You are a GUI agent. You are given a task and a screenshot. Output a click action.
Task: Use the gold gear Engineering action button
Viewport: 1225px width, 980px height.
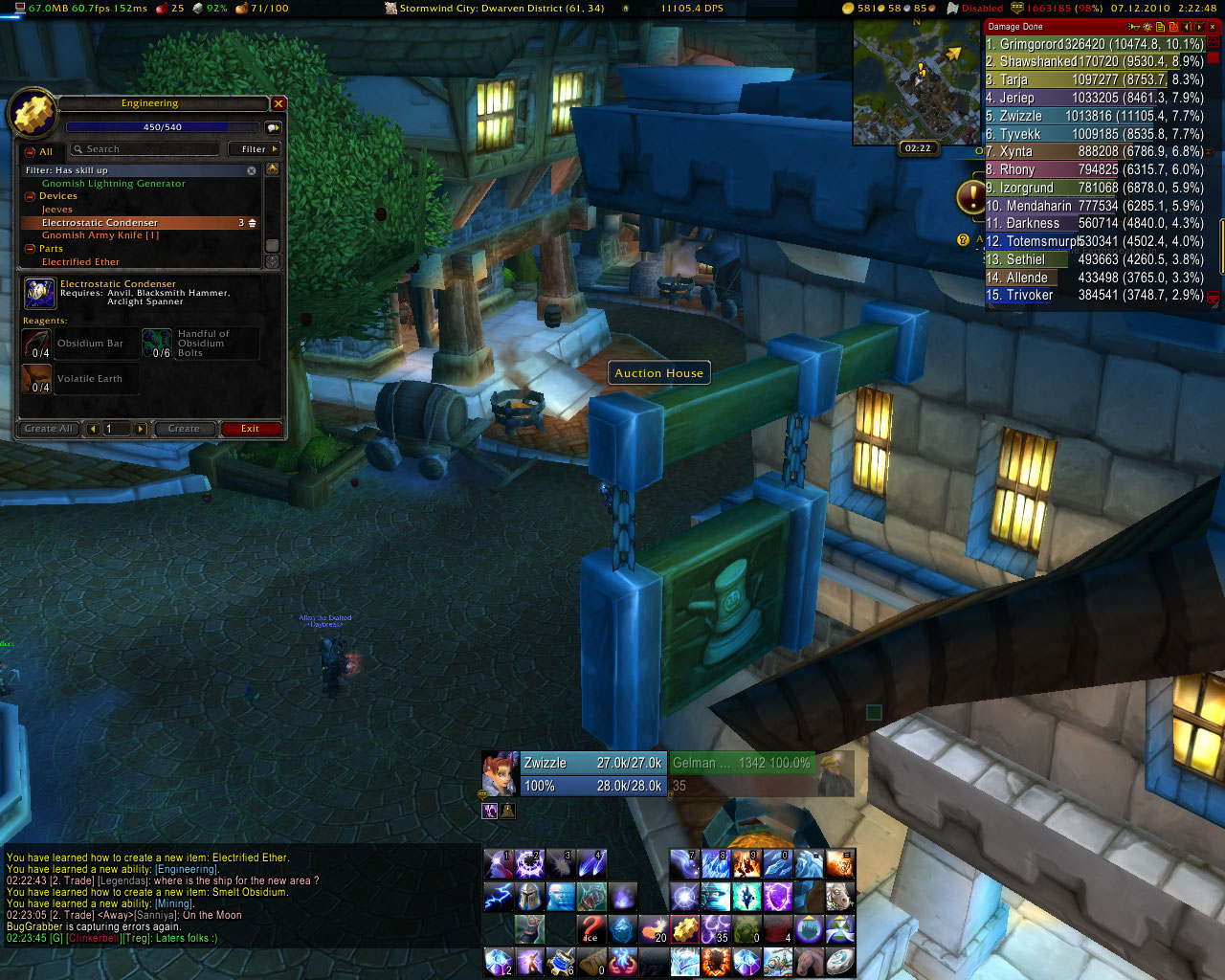[x=684, y=929]
